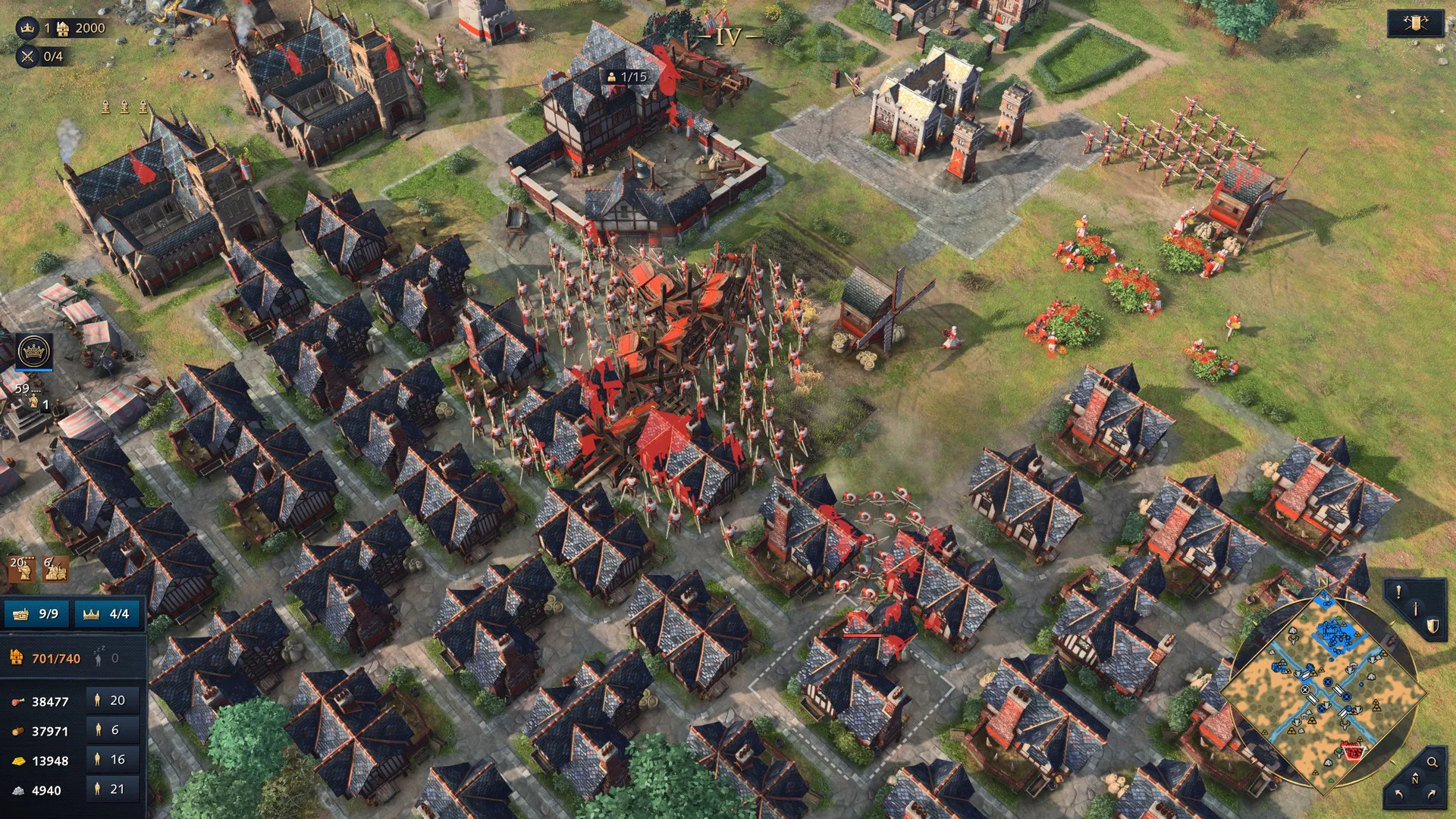Reset camera to north with N button
This screenshot has width=1456, height=819.
coord(1415,779)
